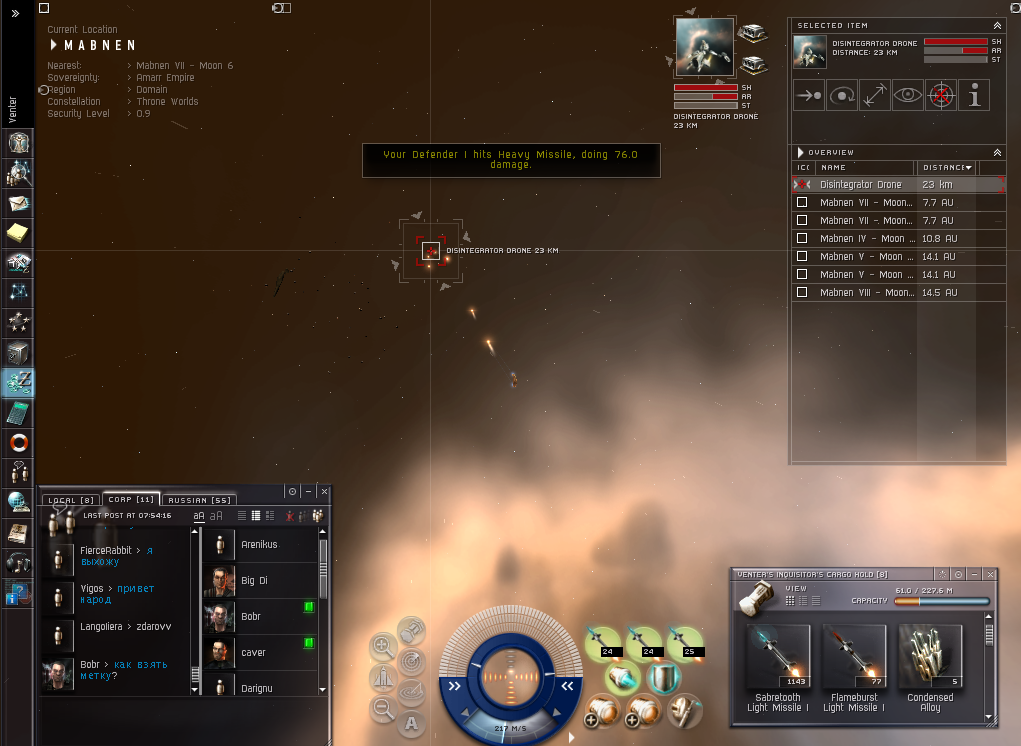Approach the selected Disintegrator Drone
Screen dimensions: 1021x746
point(809,95)
